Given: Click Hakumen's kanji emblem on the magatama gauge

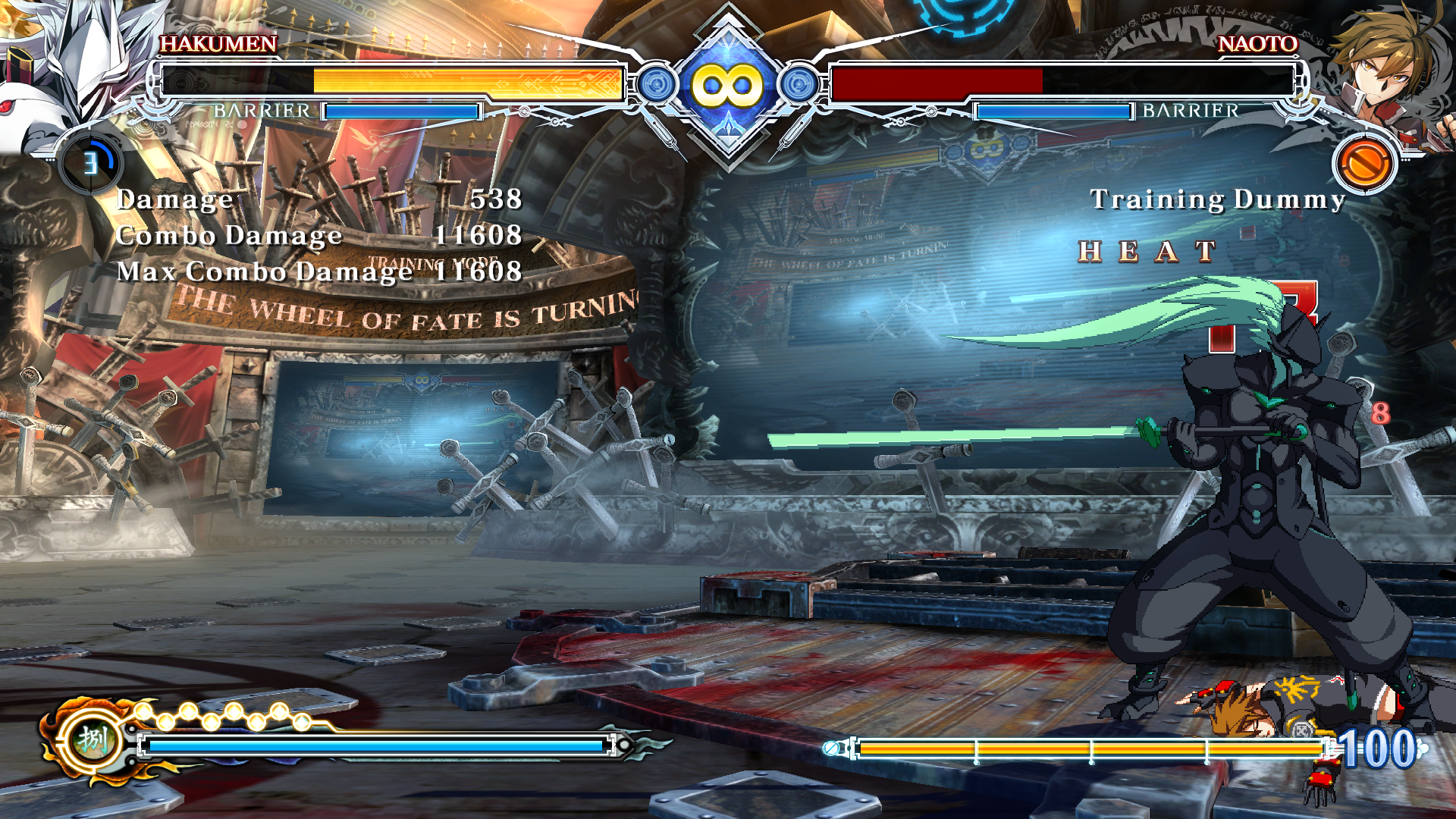Looking at the screenshot, I should pyautogui.click(x=92, y=739).
